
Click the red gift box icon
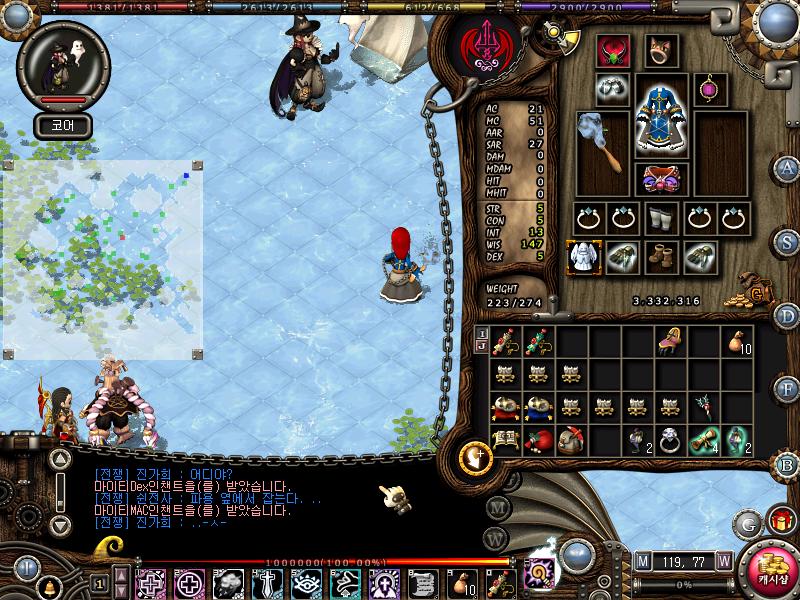[x=779, y=520]
